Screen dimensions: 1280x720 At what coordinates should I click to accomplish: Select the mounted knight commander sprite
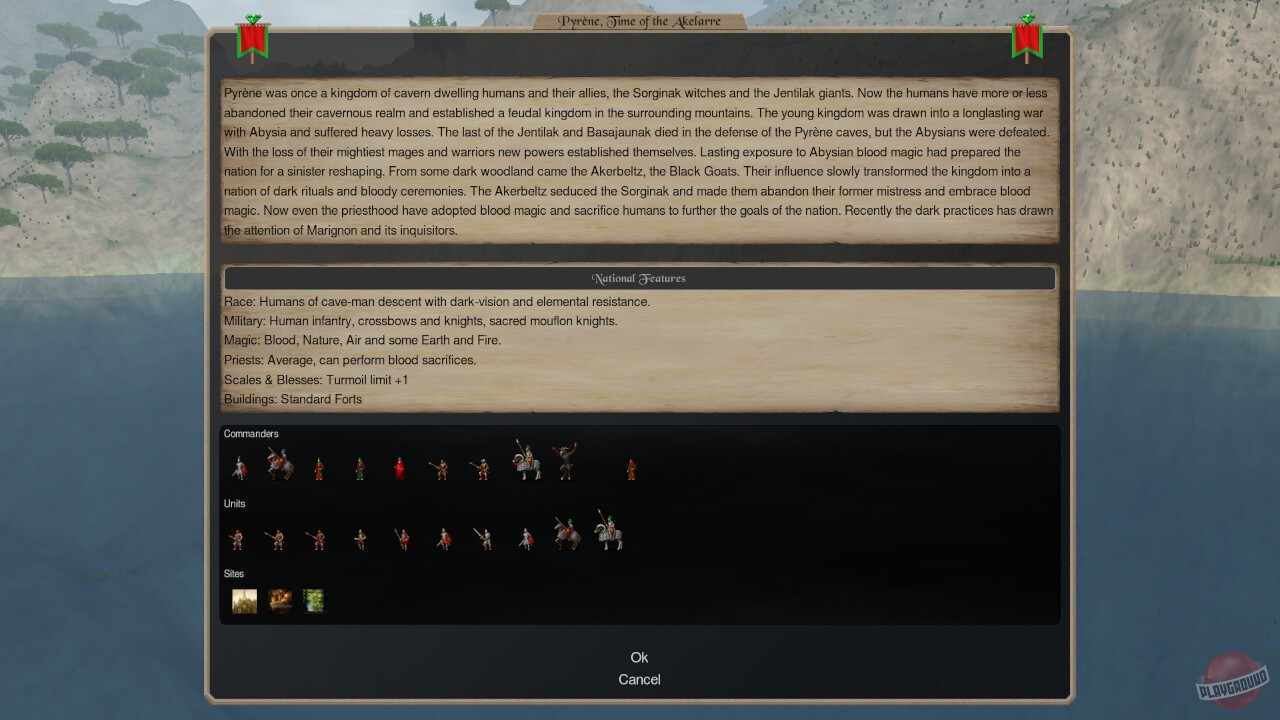[280, 463]
